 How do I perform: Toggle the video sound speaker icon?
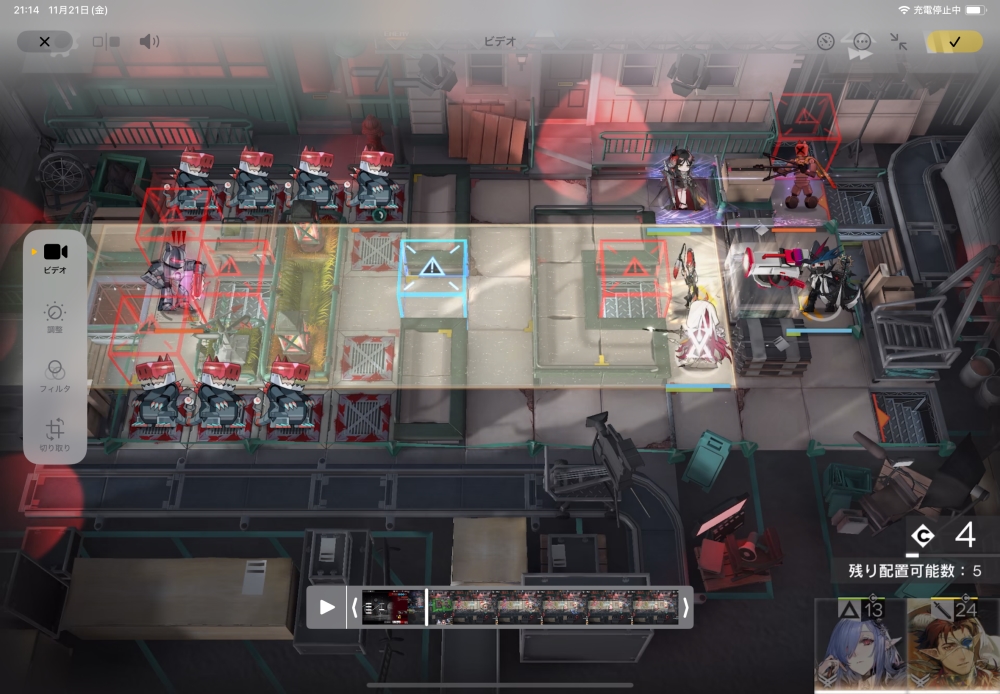click(x=149, y=42)
